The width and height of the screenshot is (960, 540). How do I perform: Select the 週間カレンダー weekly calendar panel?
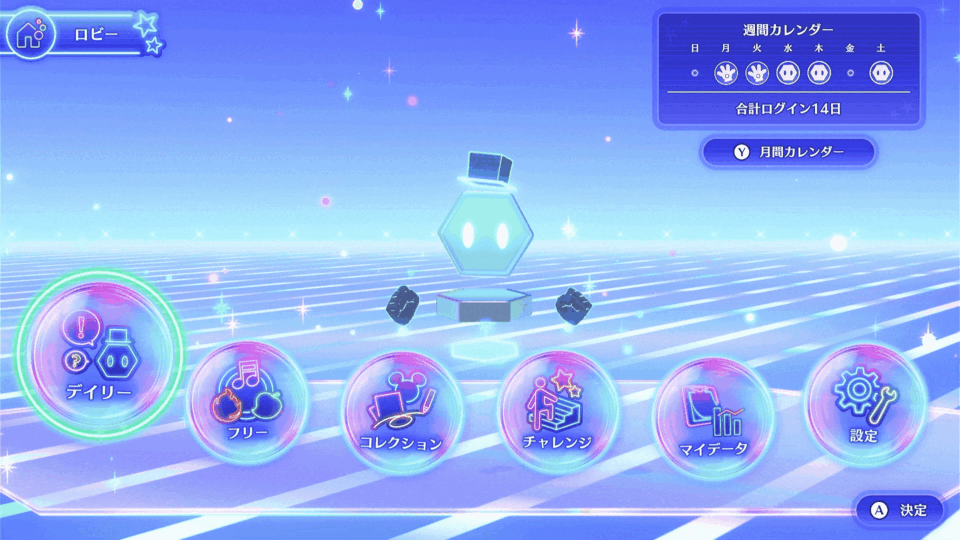click(x=788, y=69)
